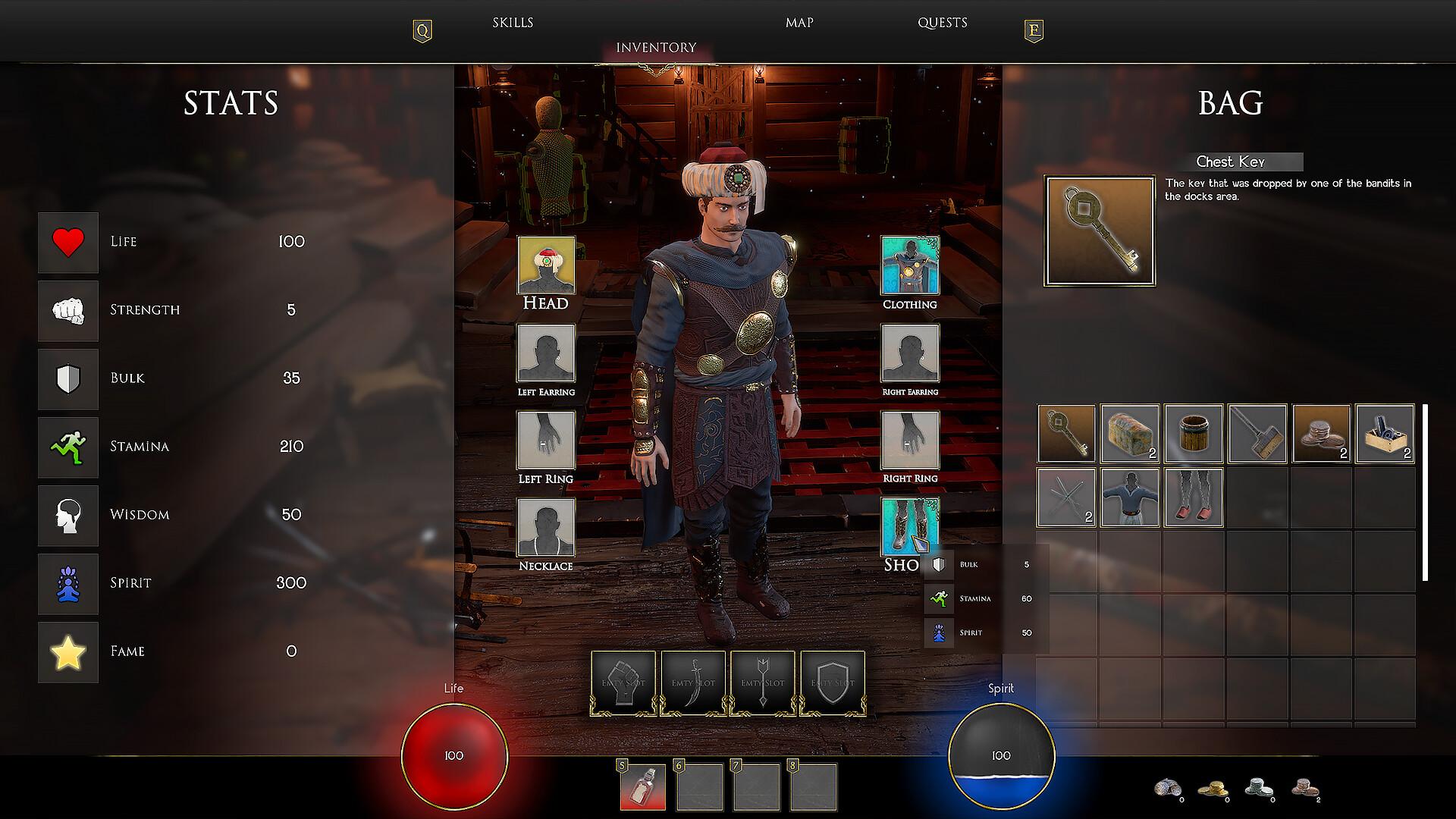Click the Fame star icon
The height and width of the screenshot is (819, 1456).
pyautogui.click(x=67, y=651)
